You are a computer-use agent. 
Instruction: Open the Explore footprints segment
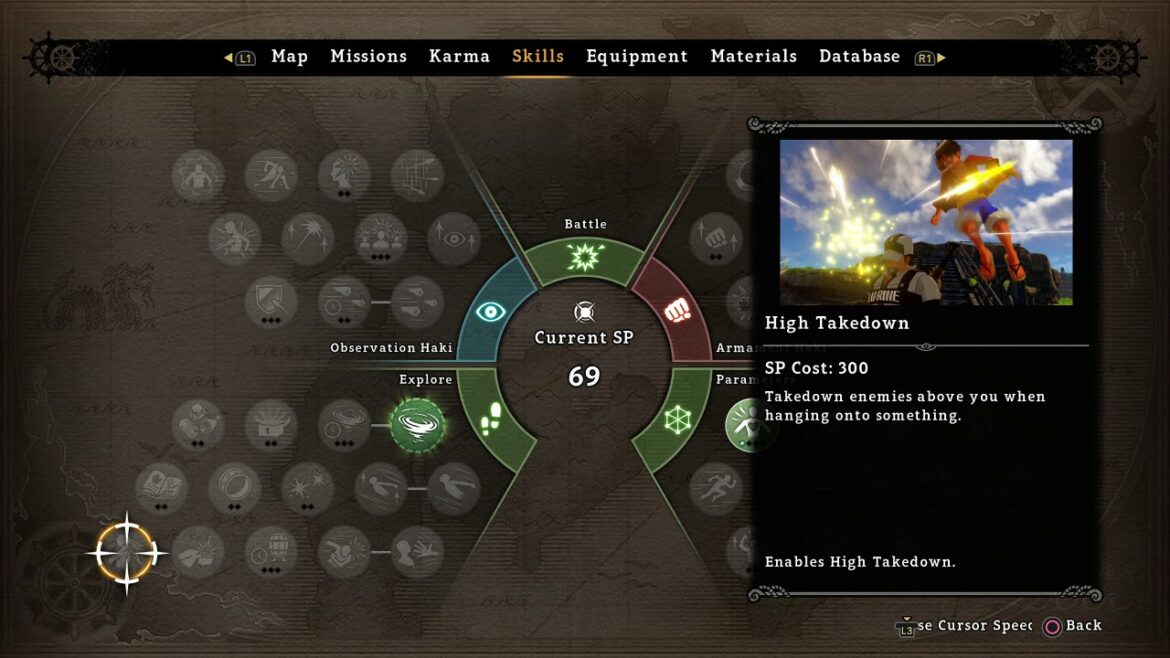click(492, 421)
